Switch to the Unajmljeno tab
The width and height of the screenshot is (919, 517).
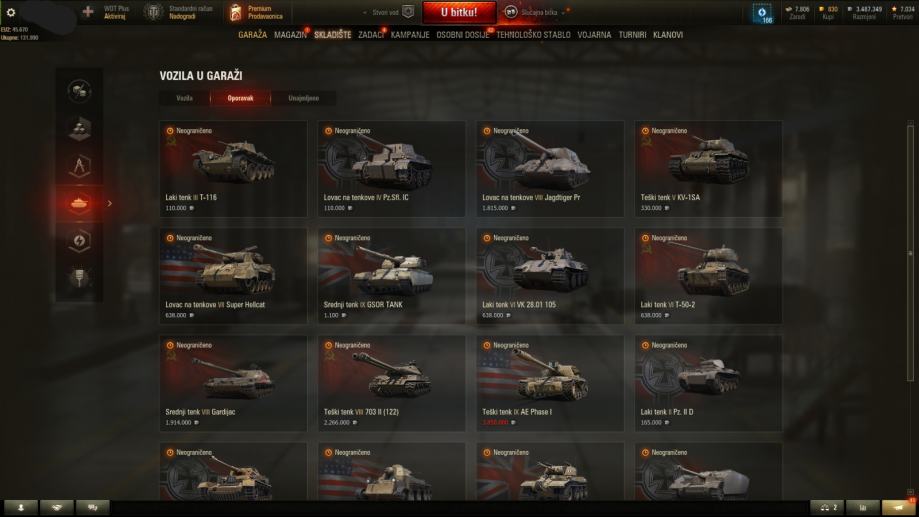(x=304, y=98)
